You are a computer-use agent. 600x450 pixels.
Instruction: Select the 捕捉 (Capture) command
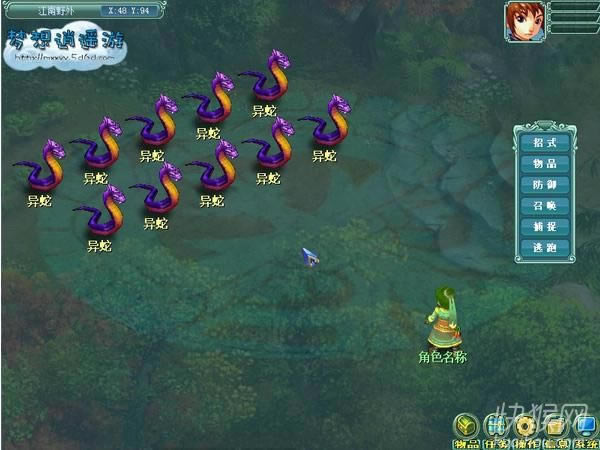(x=544, y=227)
